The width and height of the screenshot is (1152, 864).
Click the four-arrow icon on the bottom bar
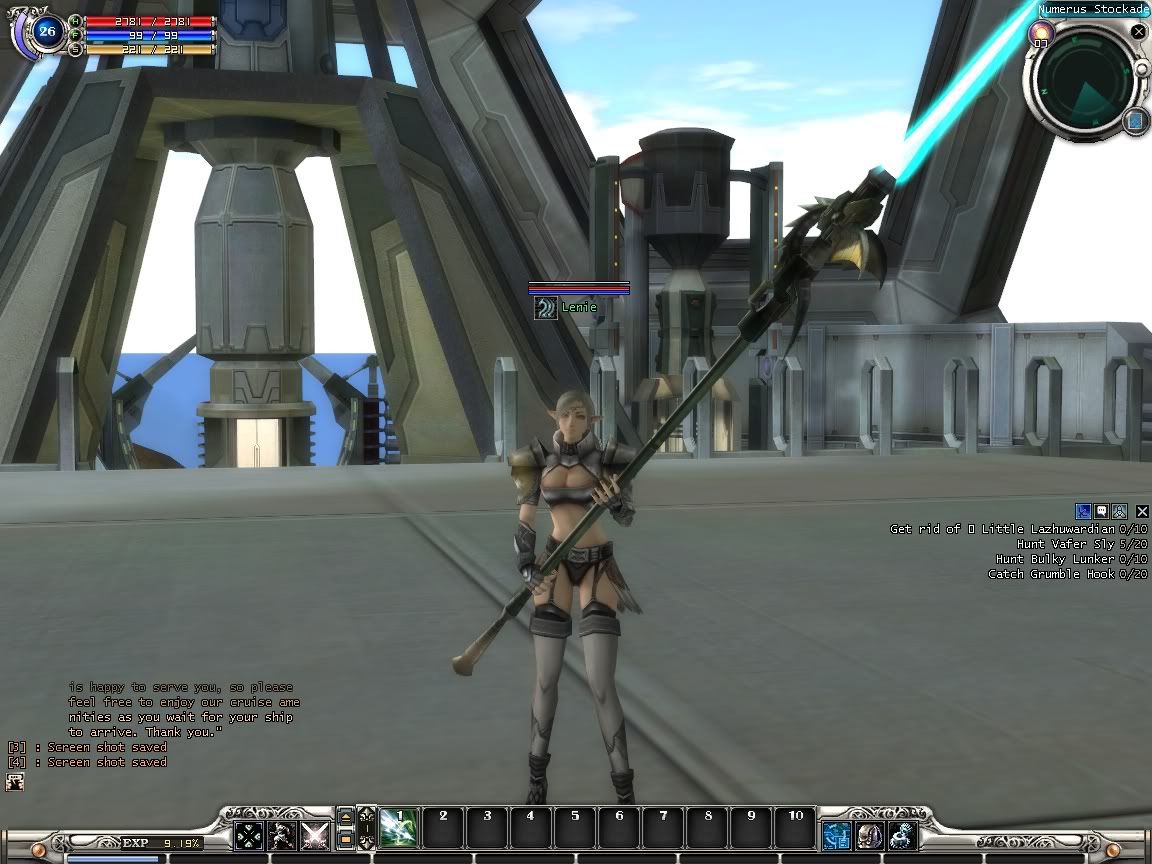[249, 835]
